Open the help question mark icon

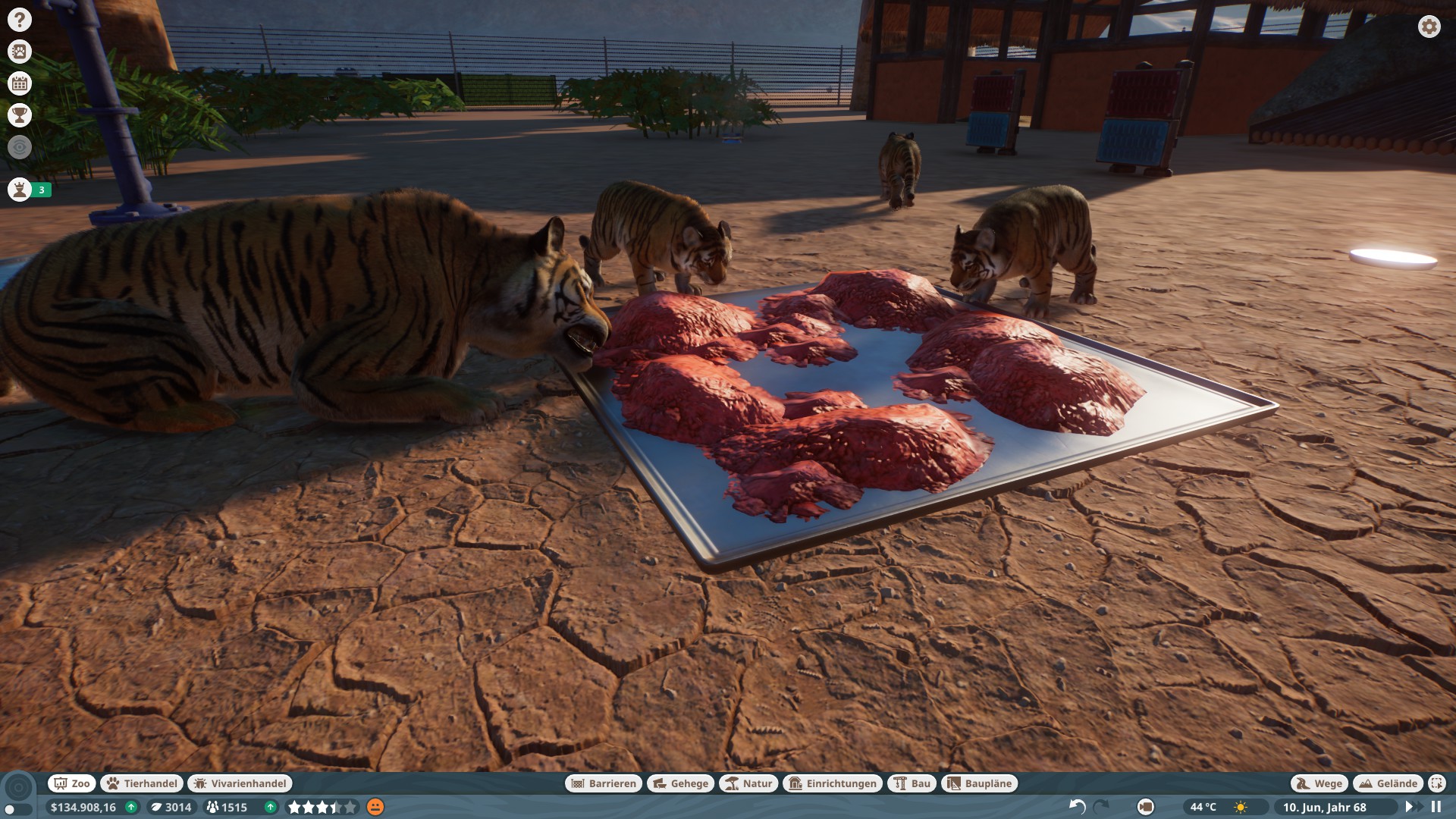point(20,20)
